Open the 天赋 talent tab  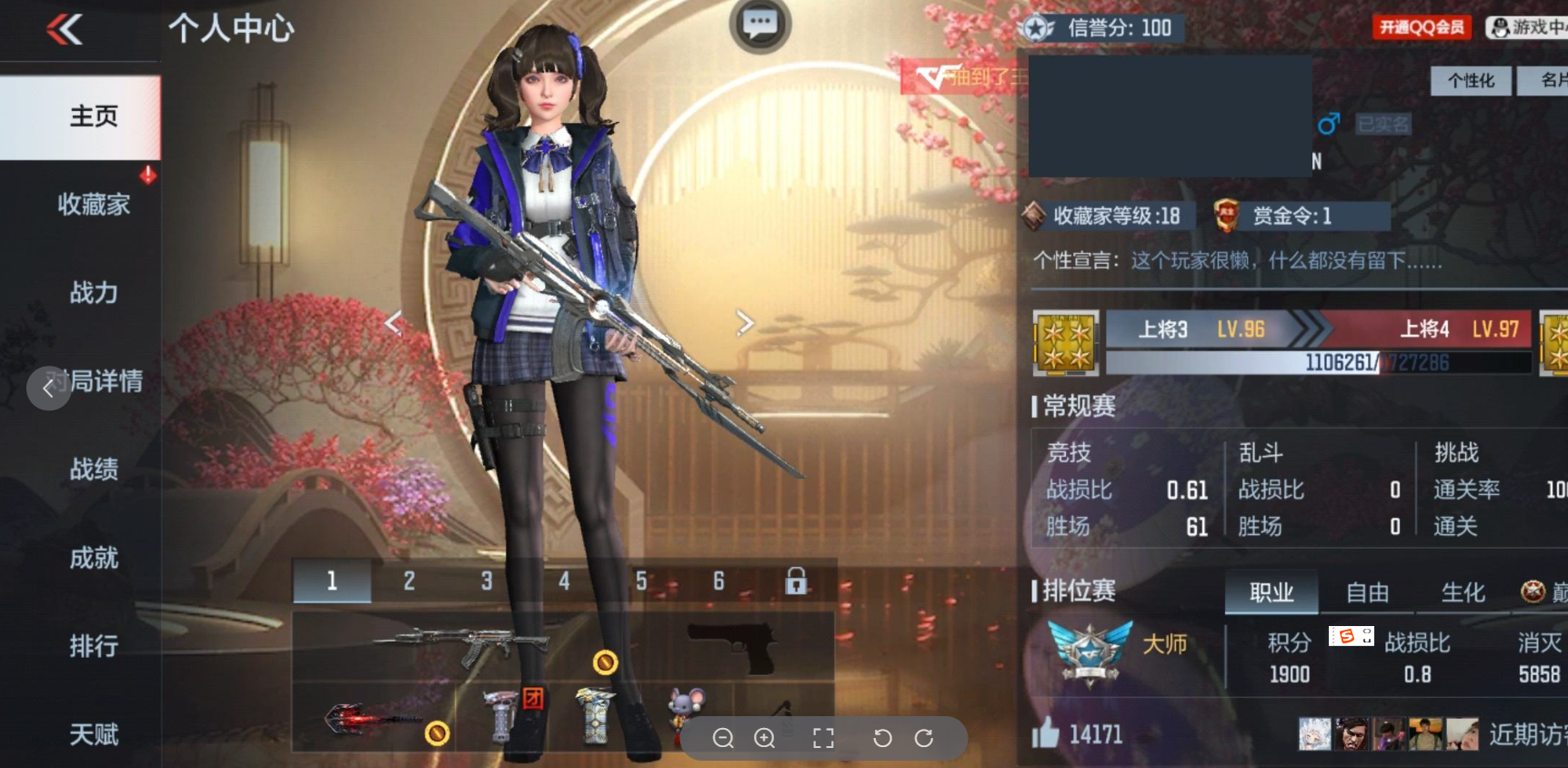tap(94, 733)
